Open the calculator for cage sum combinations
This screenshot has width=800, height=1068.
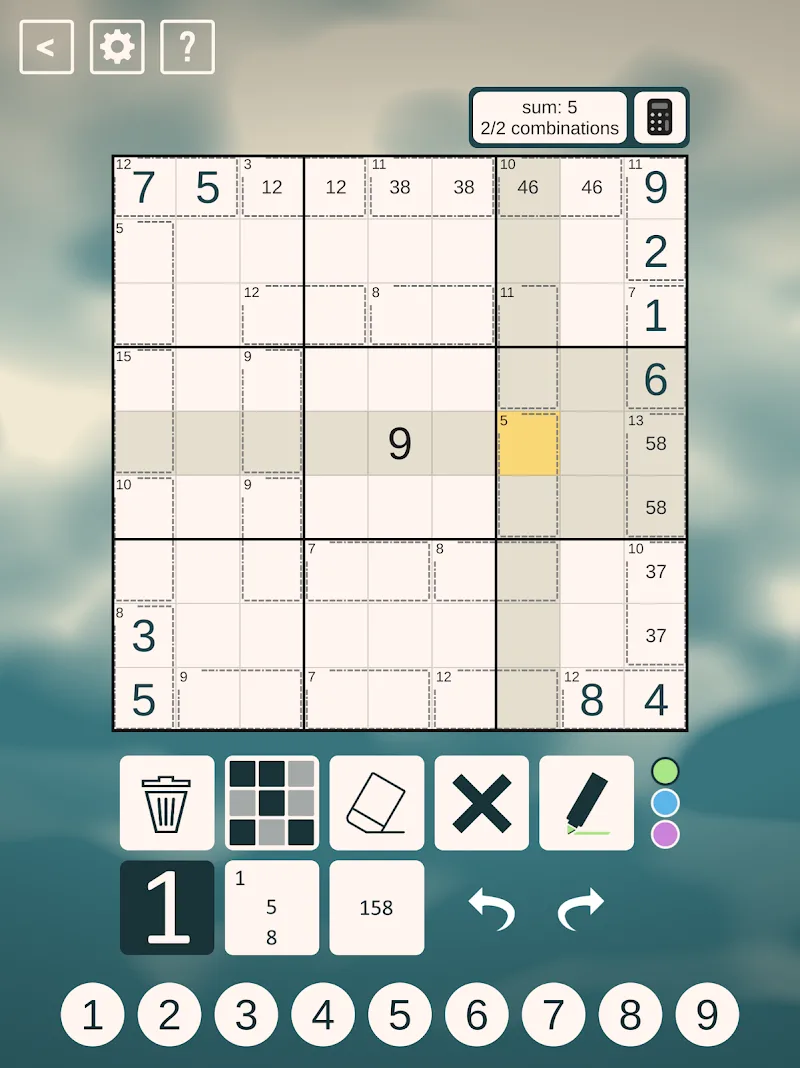[660, 118]
